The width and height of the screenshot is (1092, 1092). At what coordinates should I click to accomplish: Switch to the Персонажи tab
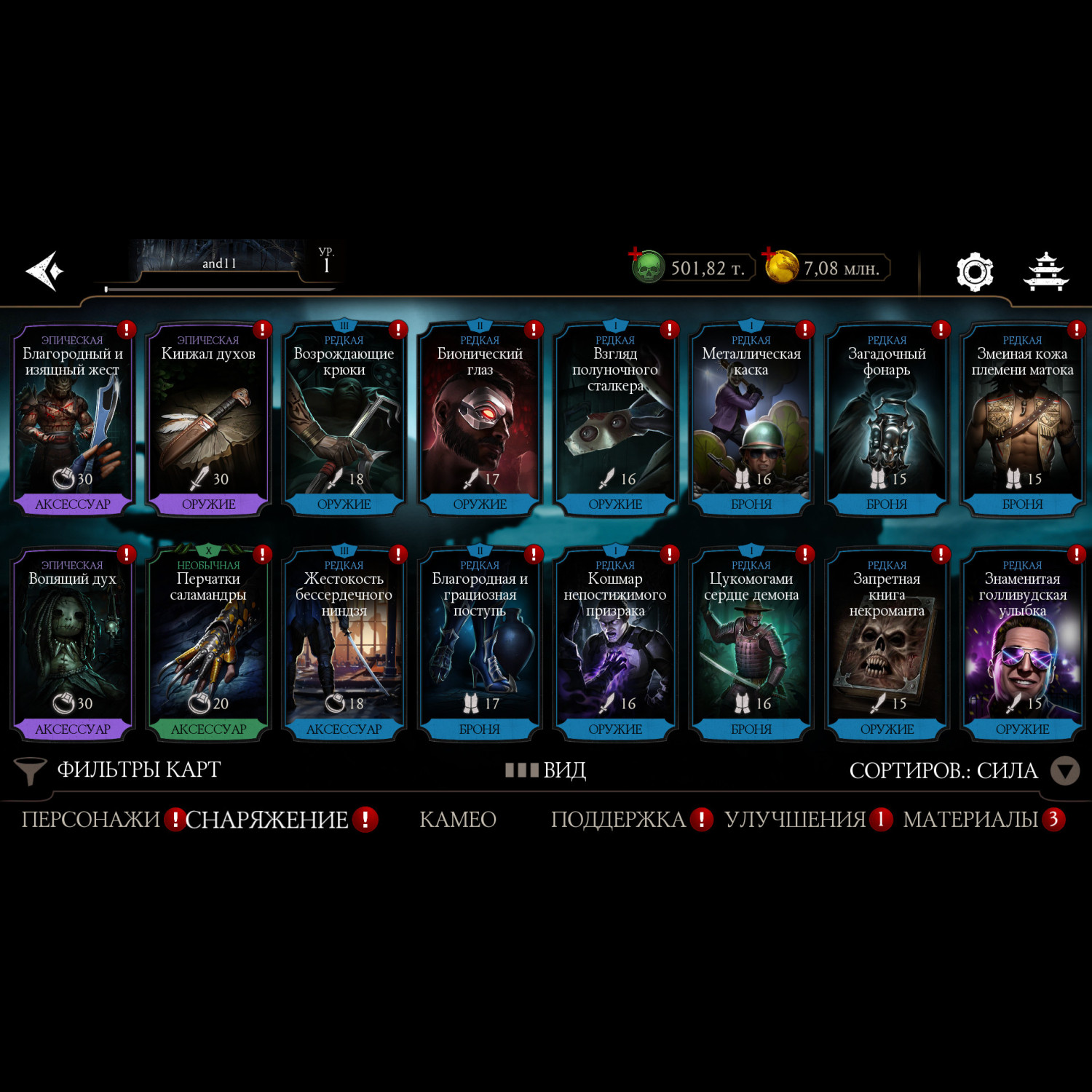[x=90, y=820]
